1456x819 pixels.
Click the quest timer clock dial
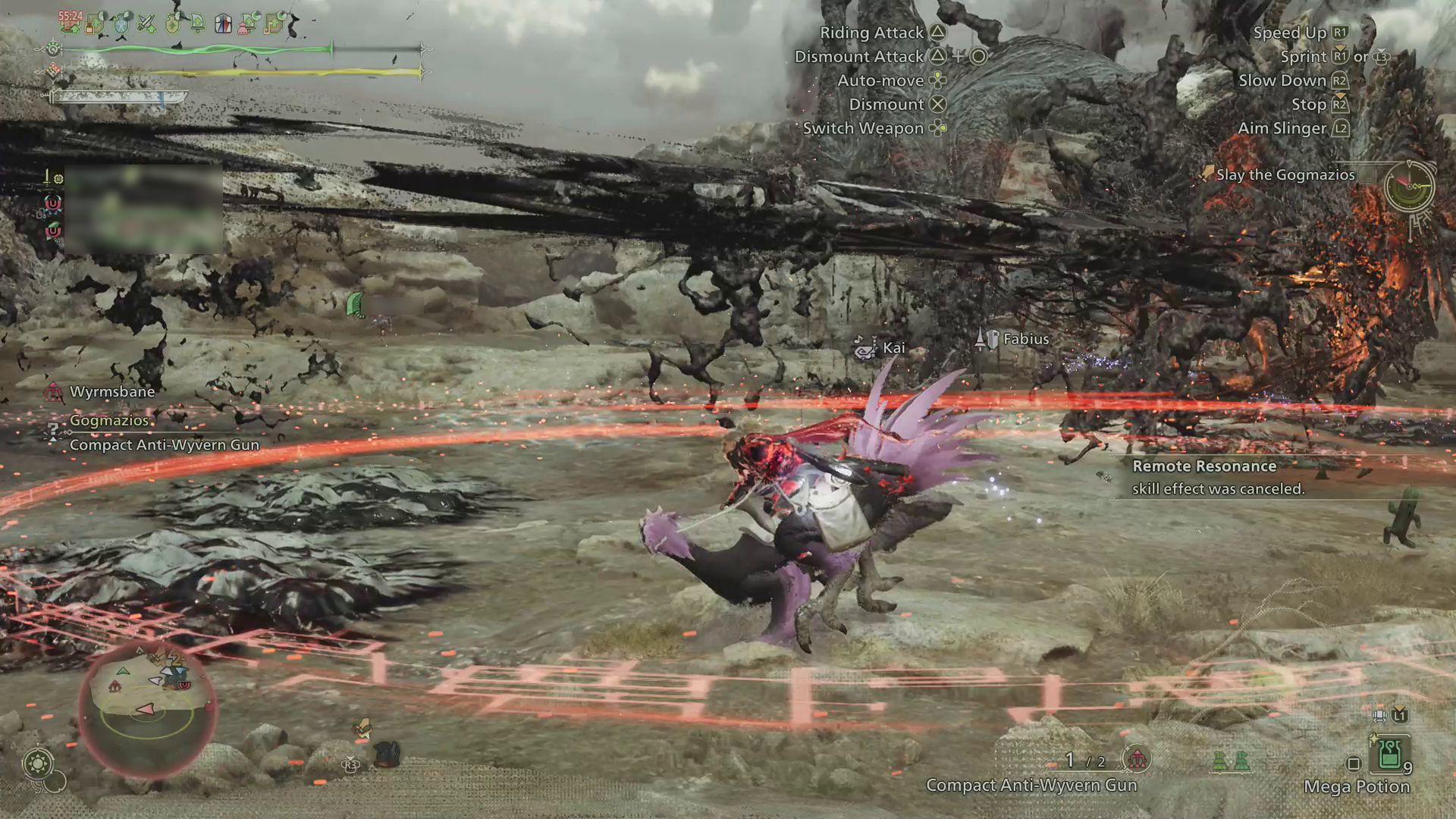(x=1408, y=185)
